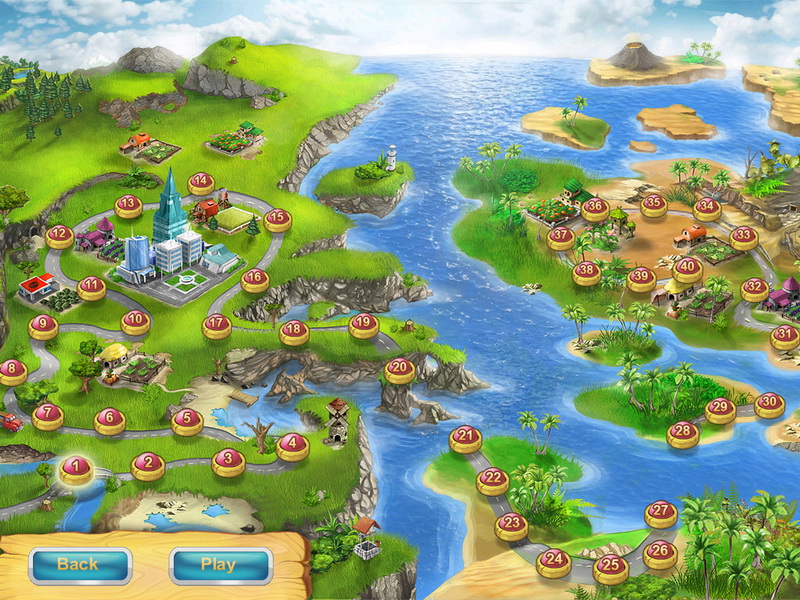Choose level 33 on the island

pos(743,237)
